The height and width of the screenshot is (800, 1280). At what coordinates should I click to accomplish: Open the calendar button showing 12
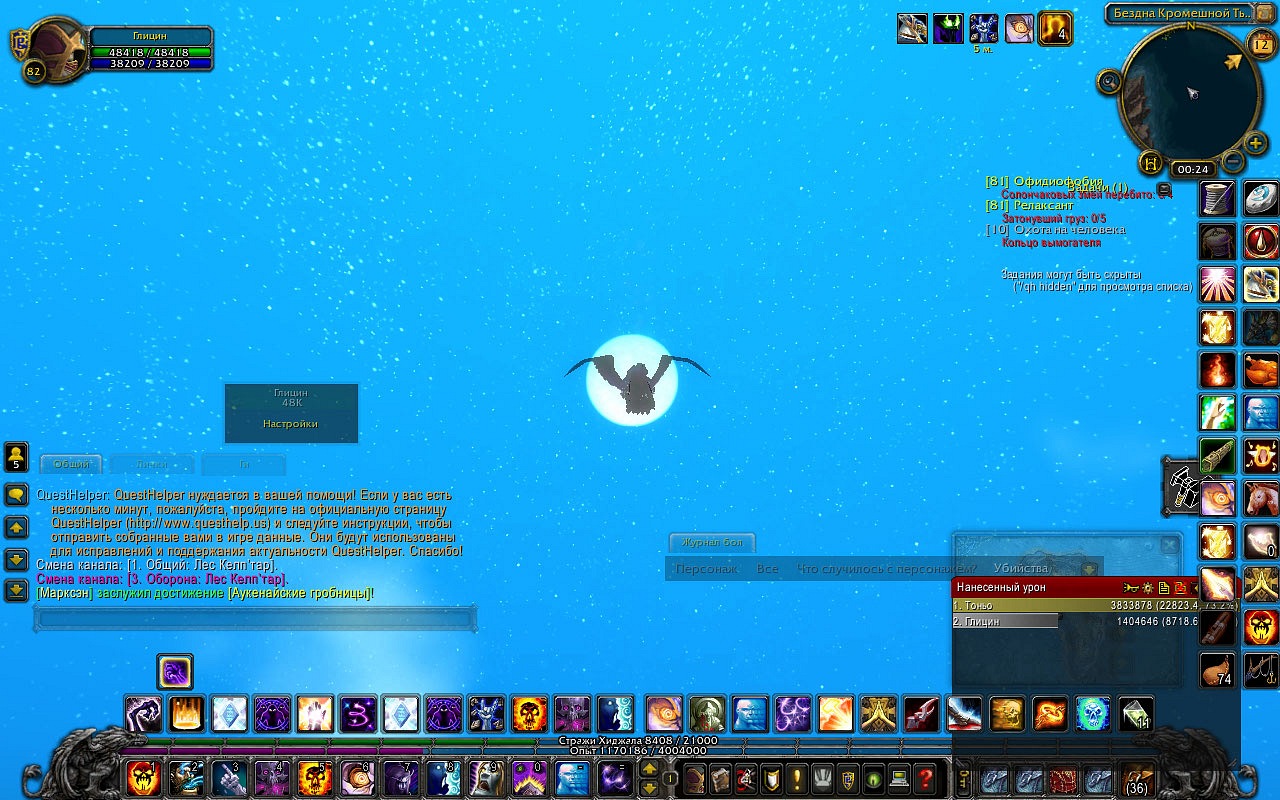click(x=1260, y=42)
